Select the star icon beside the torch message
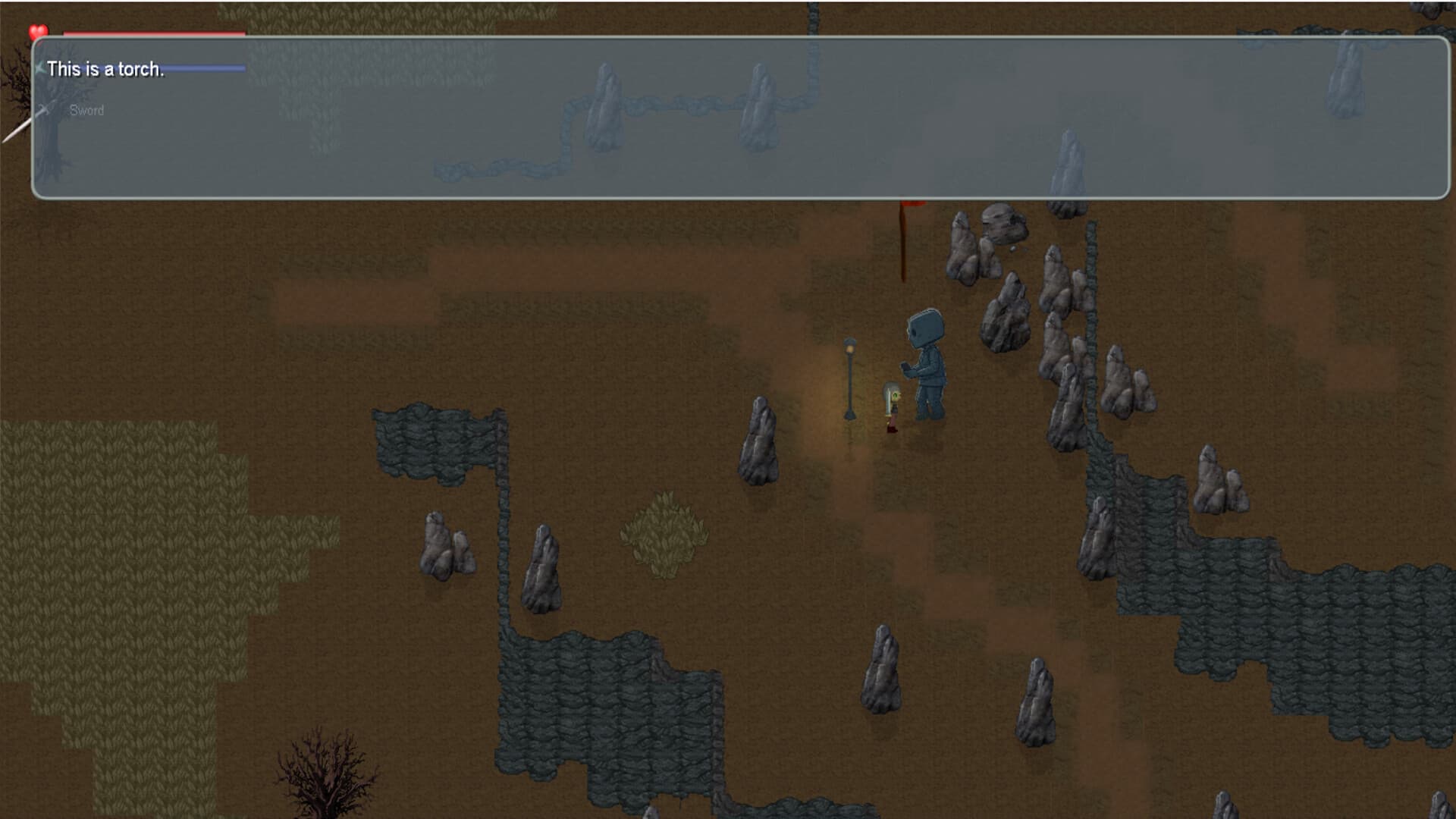Viewport: 1456px width, 819px height. 39,68
